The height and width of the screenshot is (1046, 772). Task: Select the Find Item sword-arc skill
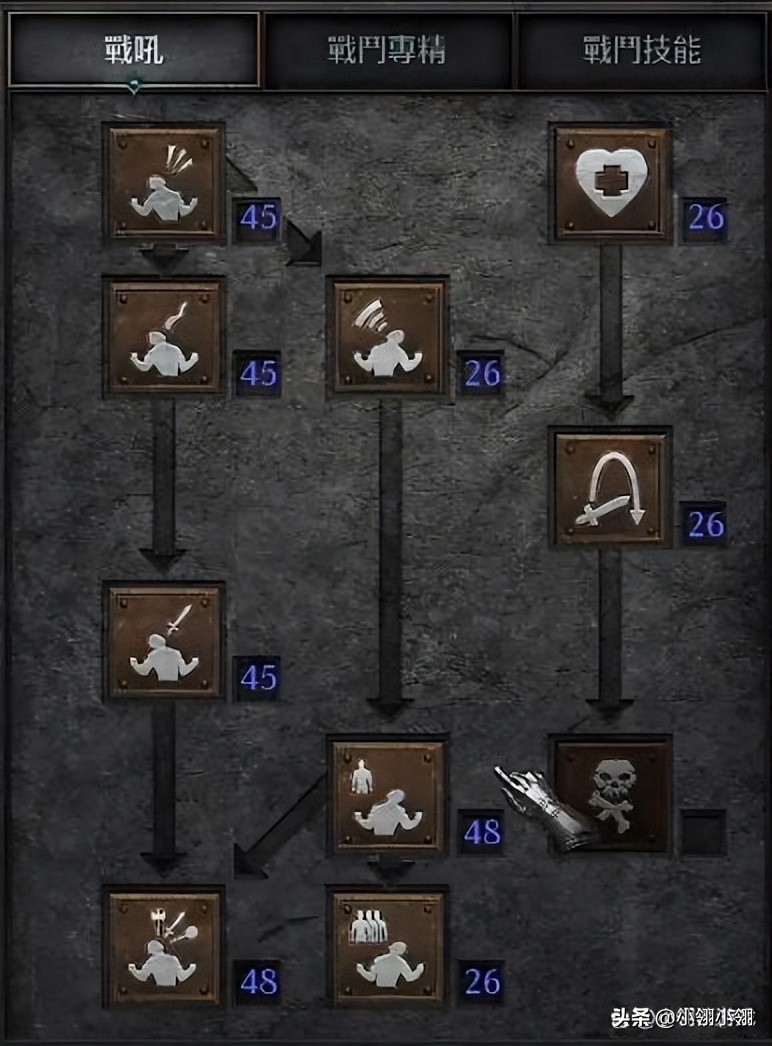click(x=611, y=489)
